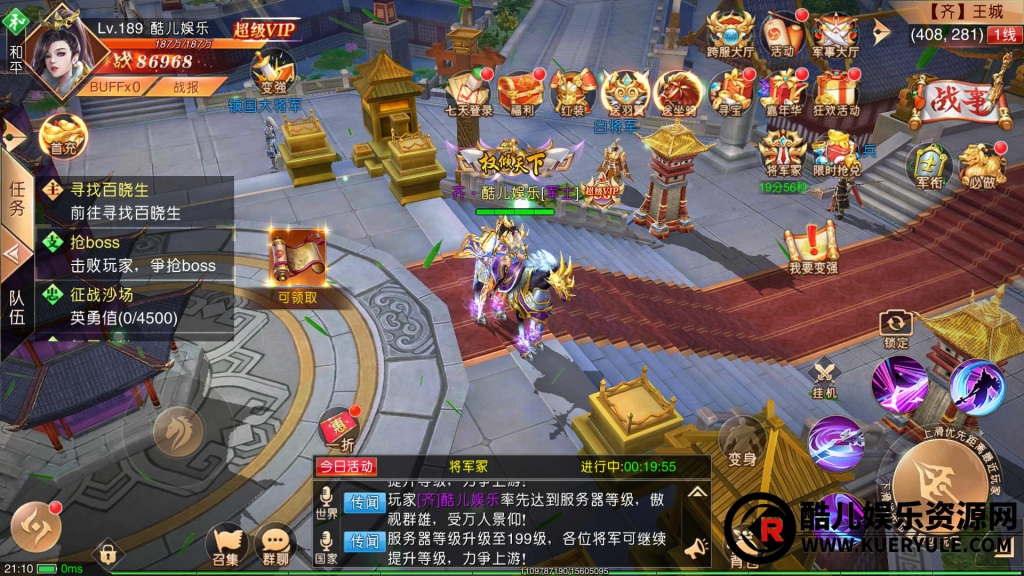The width and height of the screenshot is (1024, 576).
Task: Click the 首充 first recharge icon
Action: [63, 134]
